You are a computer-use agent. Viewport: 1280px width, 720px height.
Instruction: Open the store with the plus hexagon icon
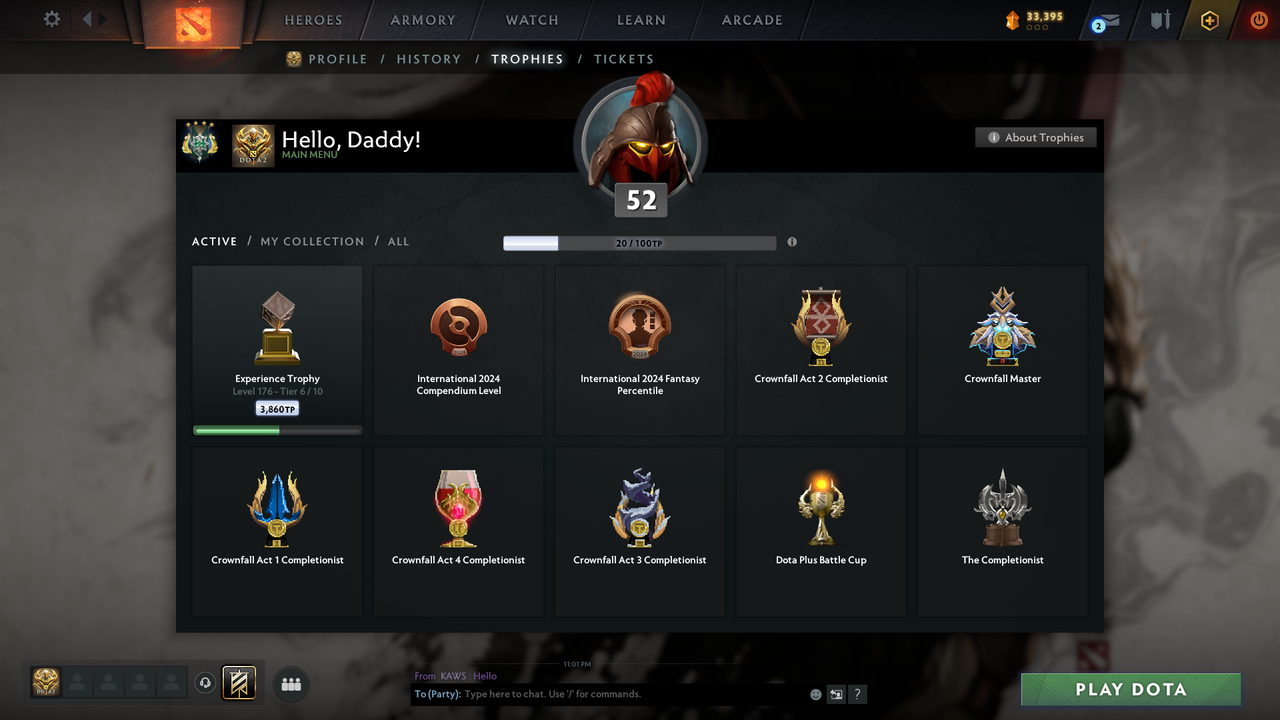[1209, 20]
